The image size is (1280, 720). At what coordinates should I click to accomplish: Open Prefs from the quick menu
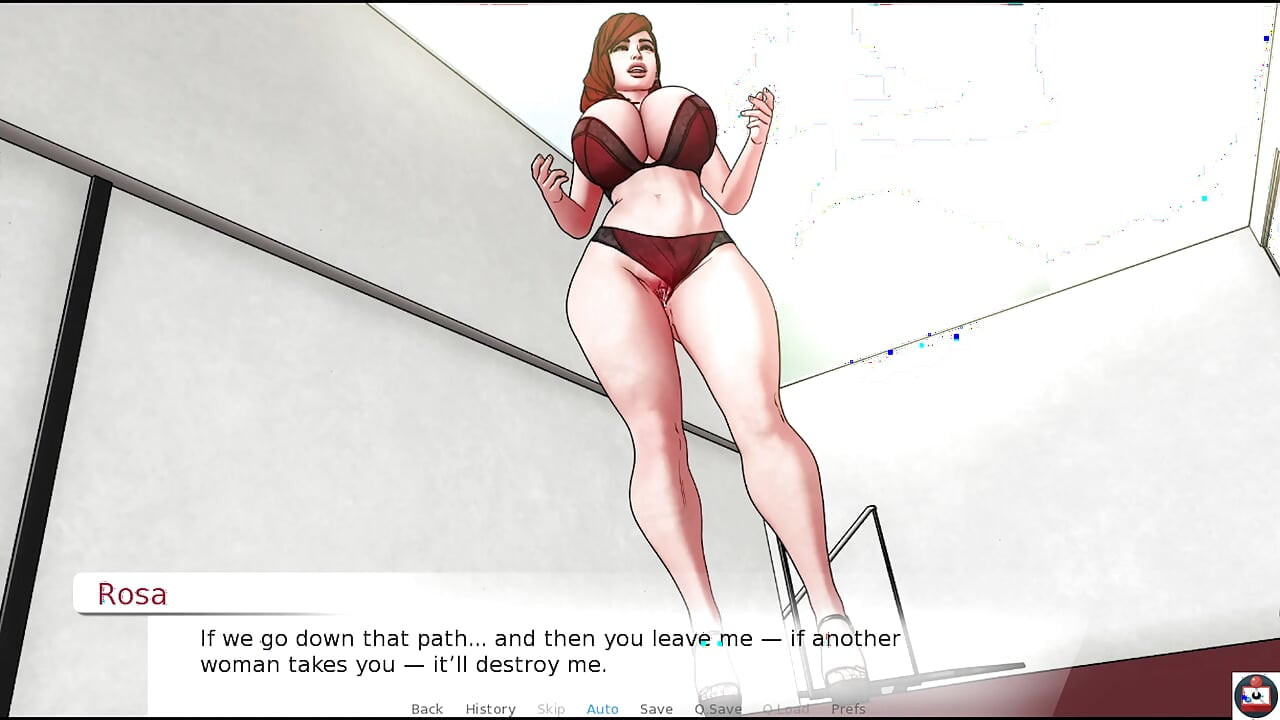point(849,709)
